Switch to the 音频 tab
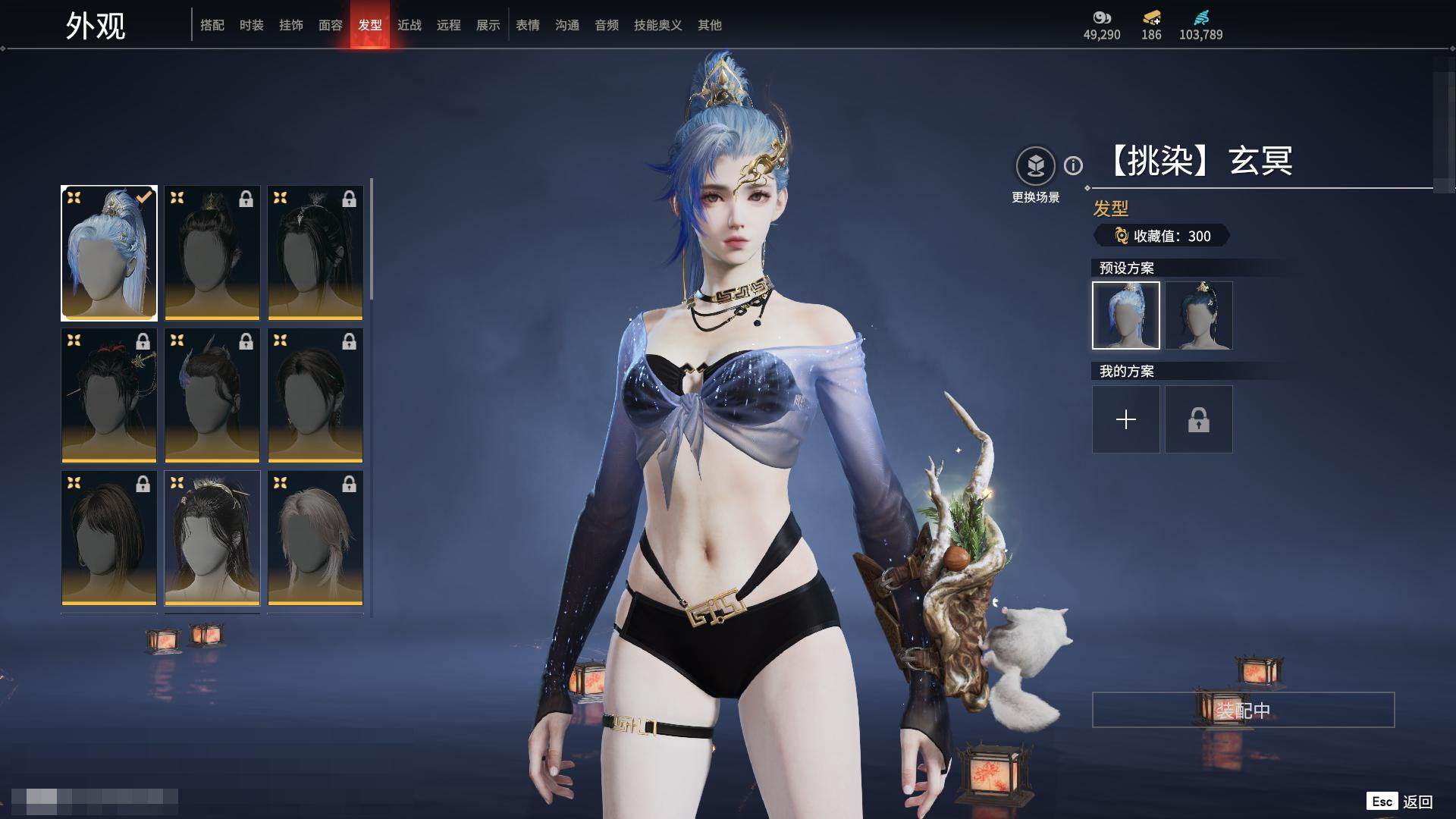Viewport: 1456px width, 819px height. pos(607,25)
